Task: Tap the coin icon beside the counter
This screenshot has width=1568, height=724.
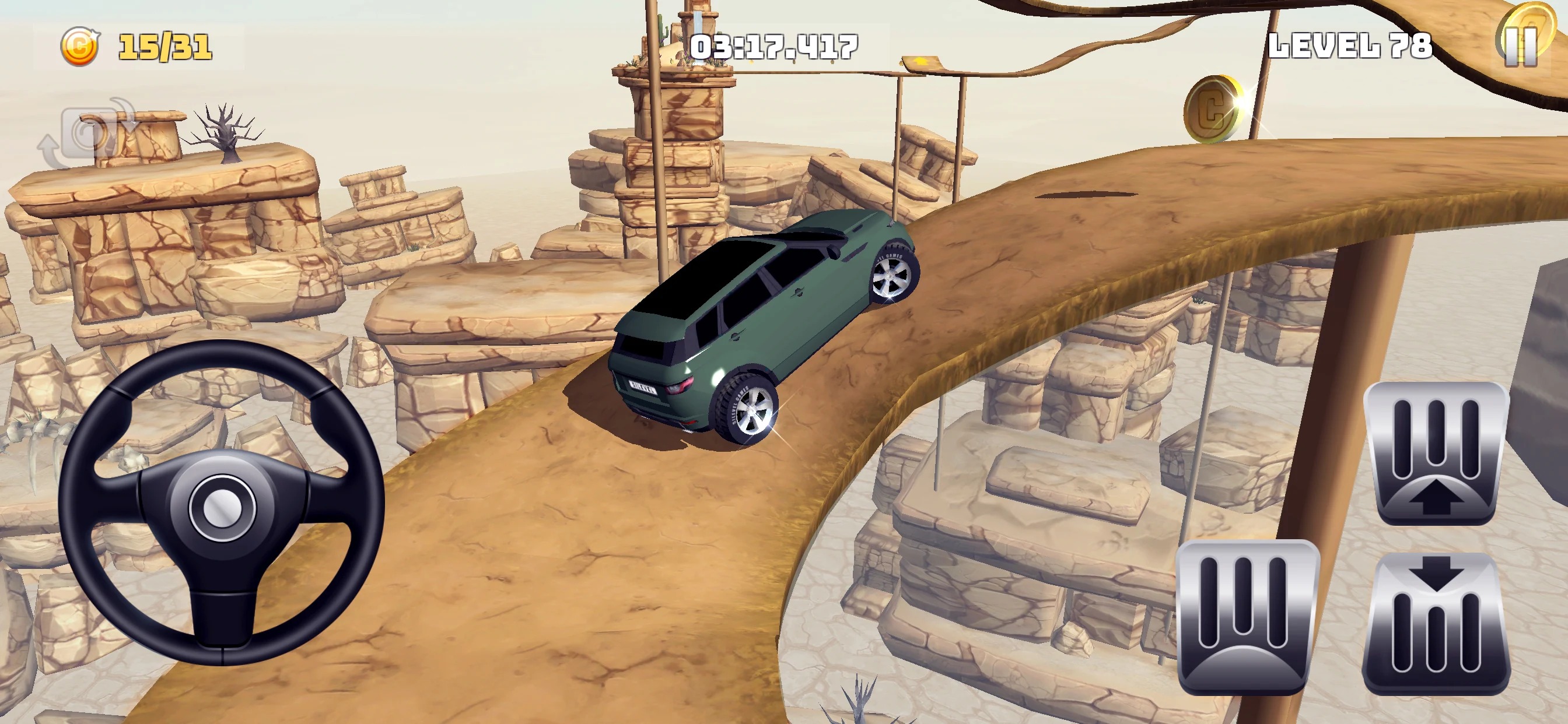Action: (x=81, y=45)
